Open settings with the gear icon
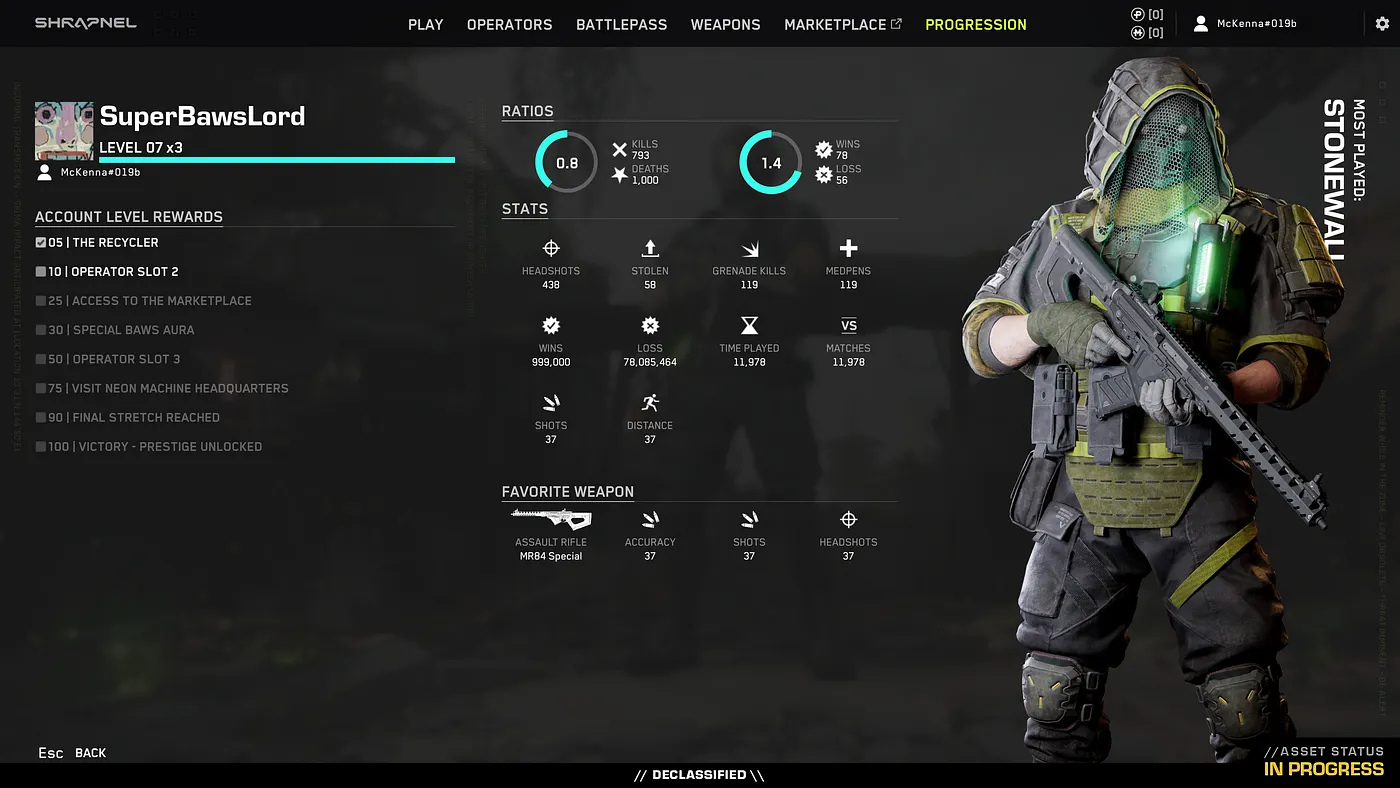The image size is (1400, 788). click(1382, 23)
